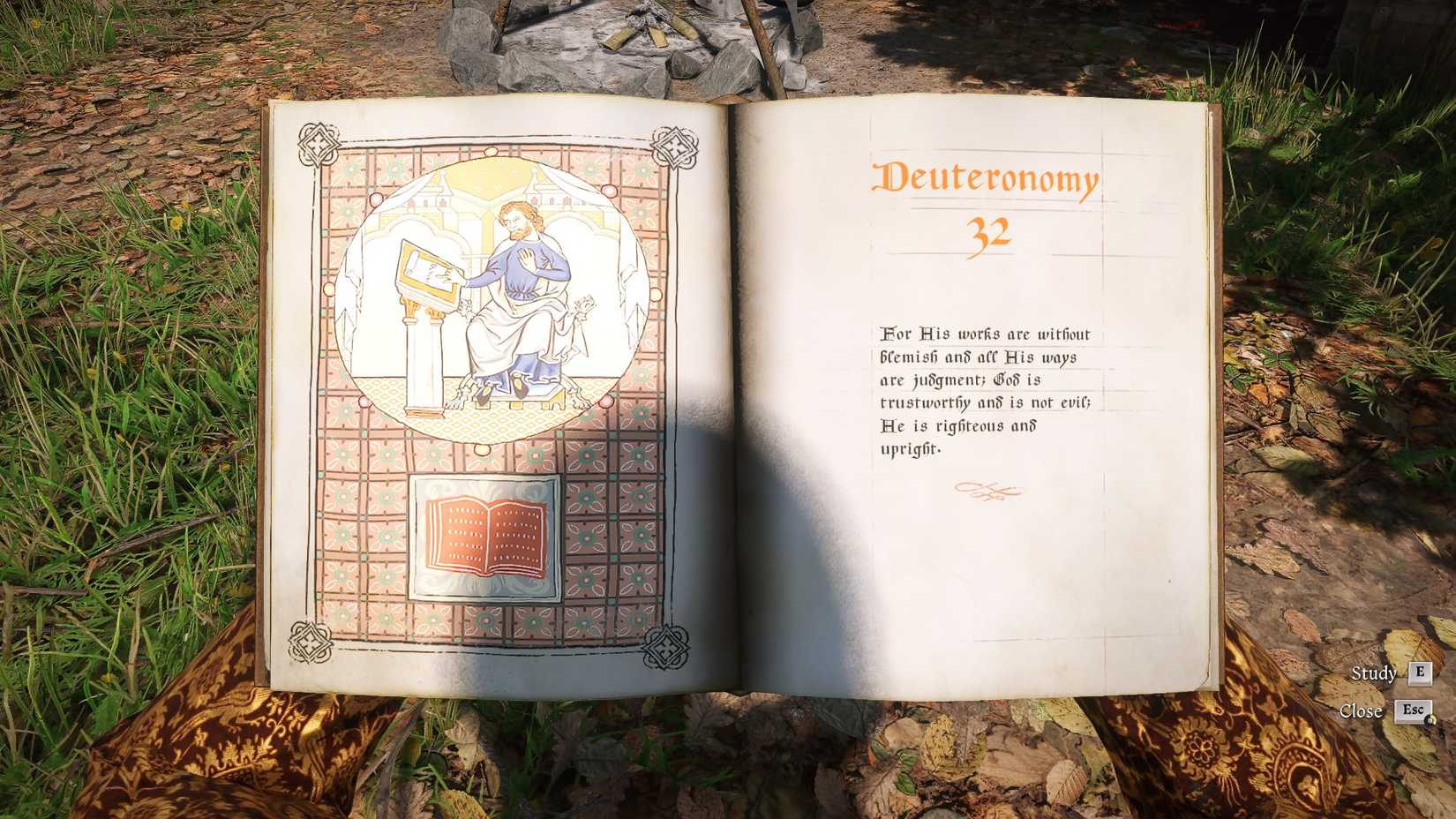The image size is (1456, 819).
Task: Click the Close option
Action: pos(1363,711)
